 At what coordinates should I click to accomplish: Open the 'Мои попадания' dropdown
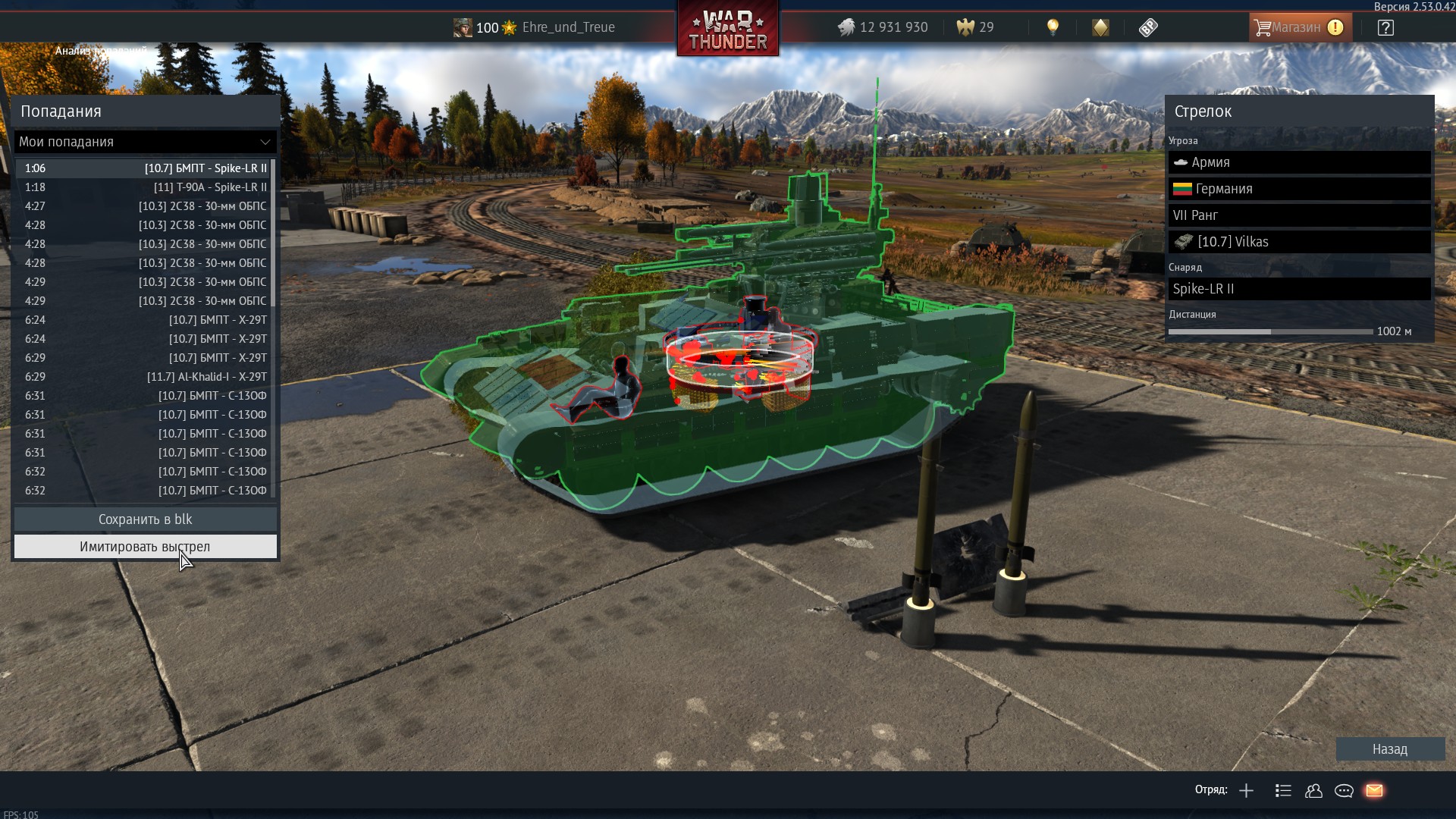tap(145, 142)
